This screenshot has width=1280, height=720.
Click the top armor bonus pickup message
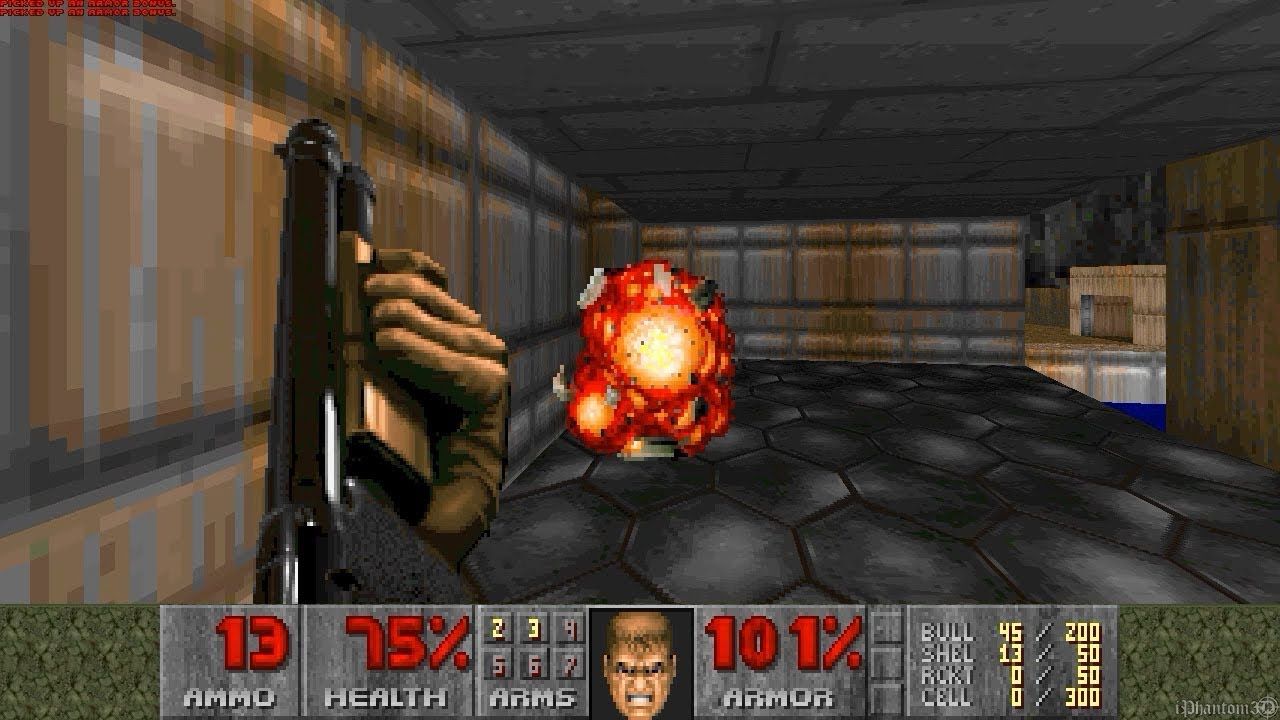coord(90,6)
